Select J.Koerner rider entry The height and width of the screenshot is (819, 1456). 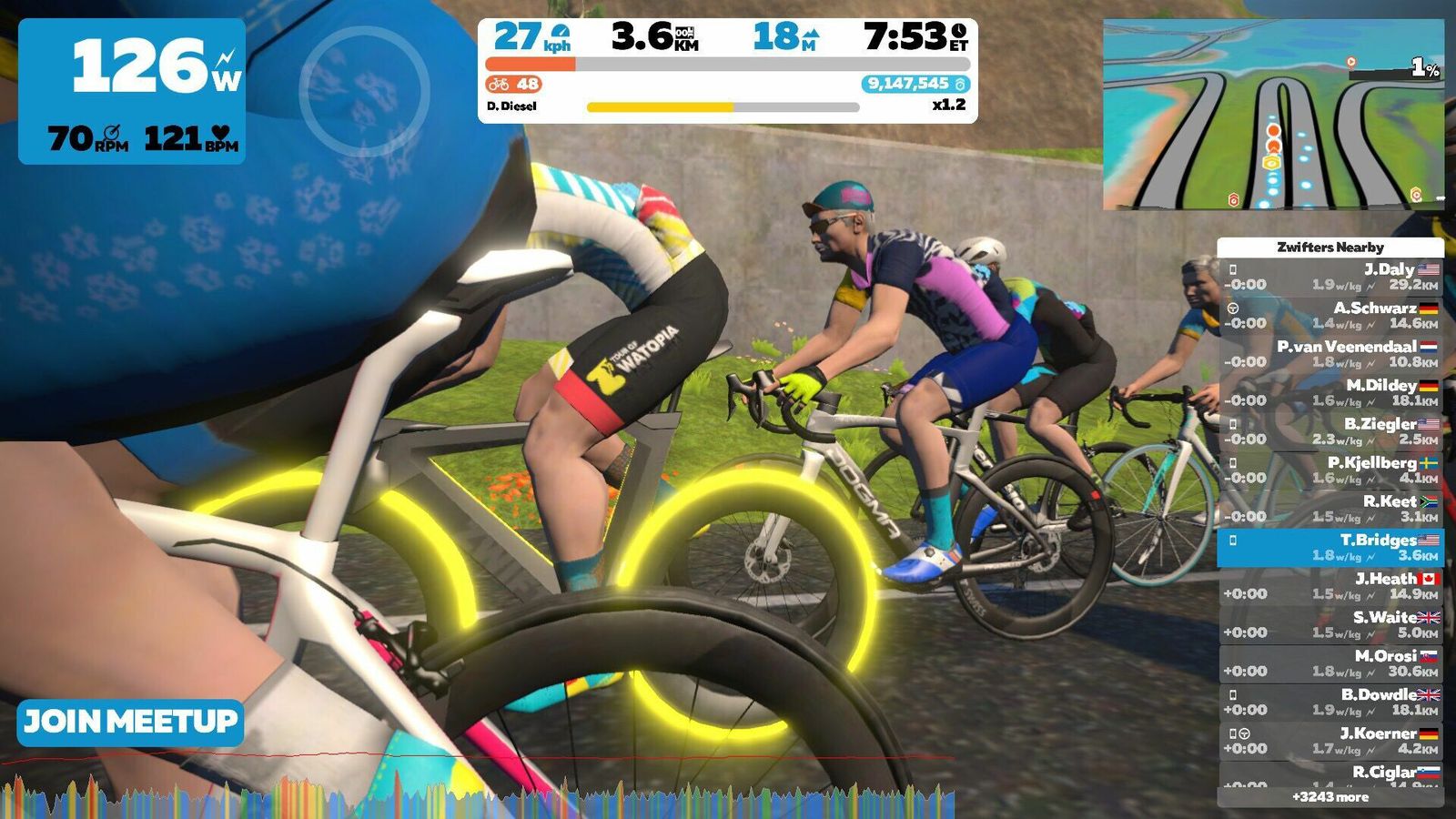1330,741
